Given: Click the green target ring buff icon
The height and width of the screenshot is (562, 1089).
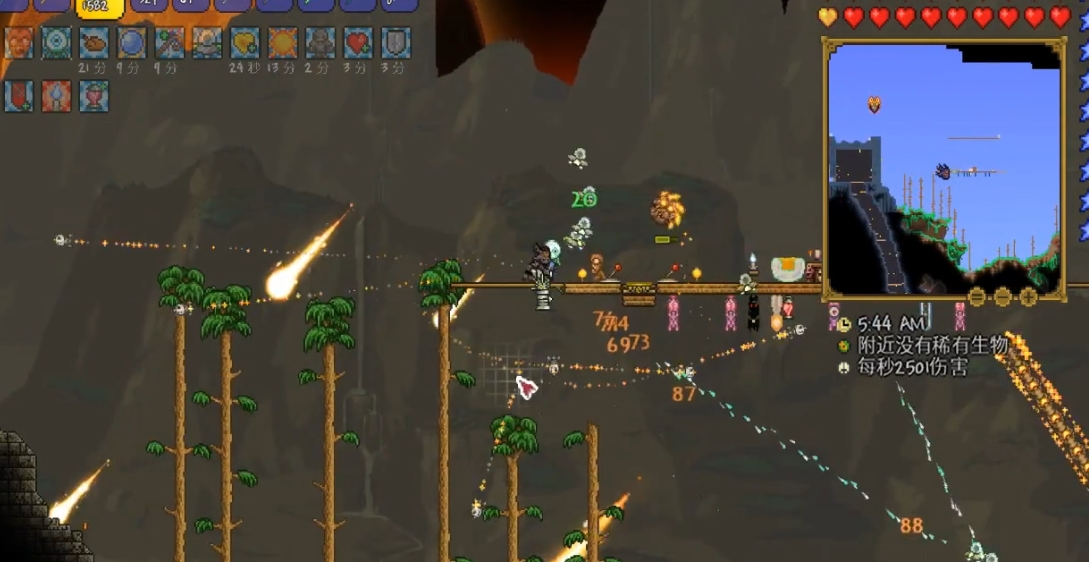Looking at the screenshot, I should point(56,43).
